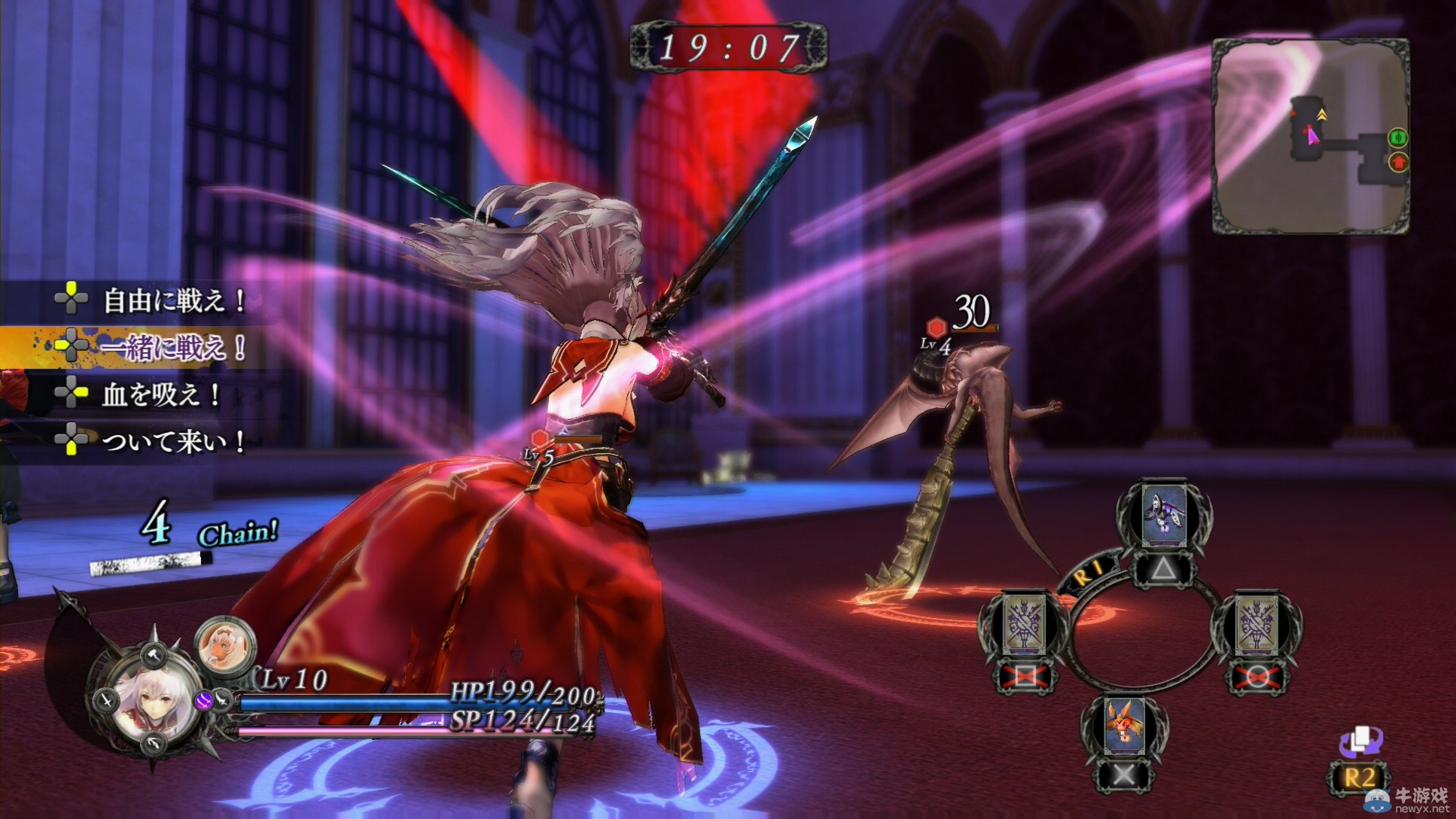Summon the purple winged servan card

click(x=1163, y=516)
